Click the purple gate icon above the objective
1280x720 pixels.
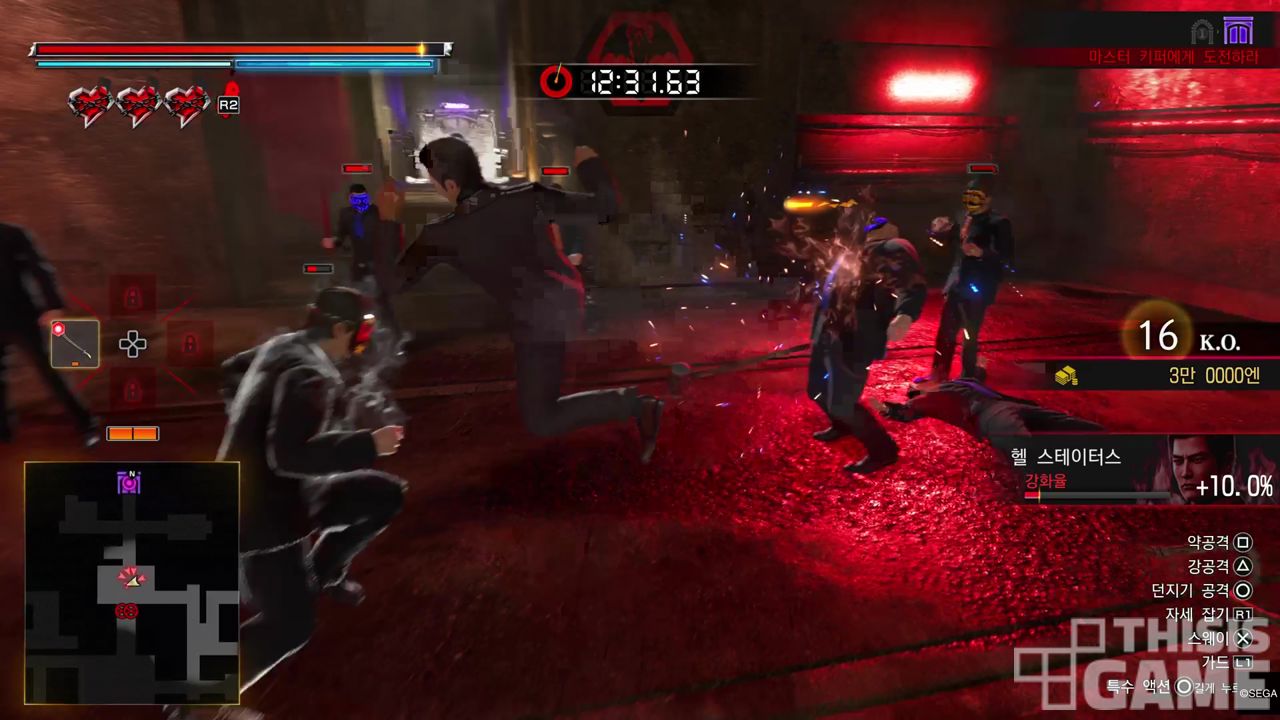[1237, 31]
